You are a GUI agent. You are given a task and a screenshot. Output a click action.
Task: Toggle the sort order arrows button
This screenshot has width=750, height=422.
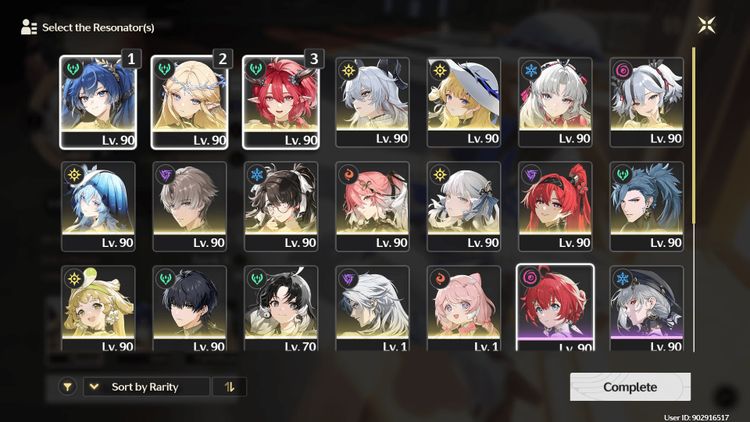pyautogui.click(x=229, y=387)
